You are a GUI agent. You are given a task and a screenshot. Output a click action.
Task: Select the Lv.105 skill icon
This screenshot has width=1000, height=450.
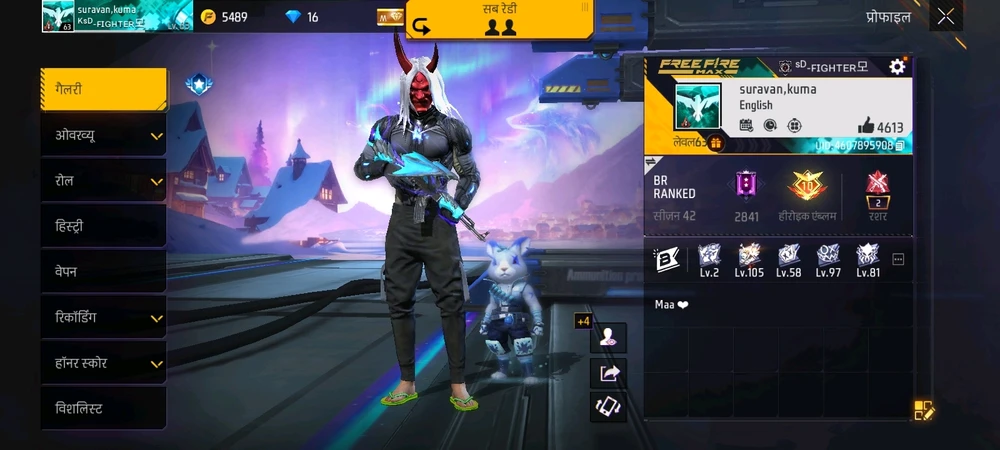(749, 259)
